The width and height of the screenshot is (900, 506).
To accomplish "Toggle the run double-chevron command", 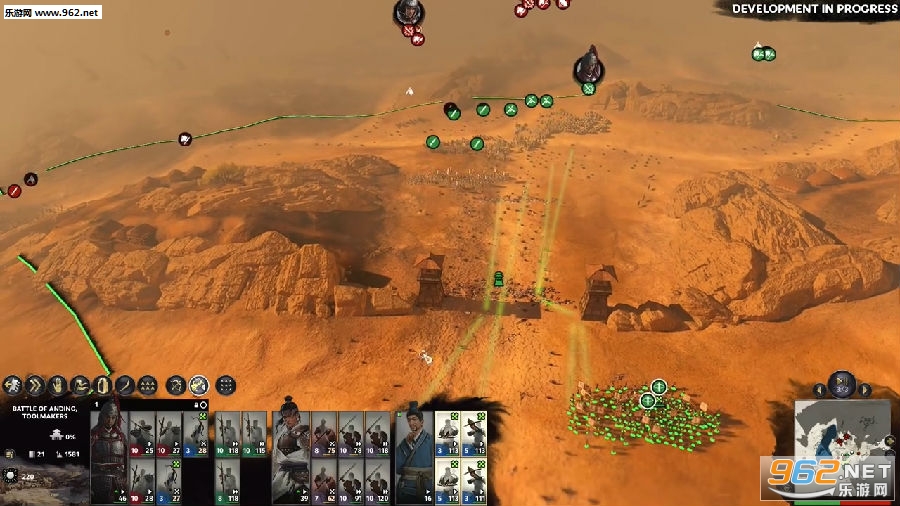I will click(35, 384).
